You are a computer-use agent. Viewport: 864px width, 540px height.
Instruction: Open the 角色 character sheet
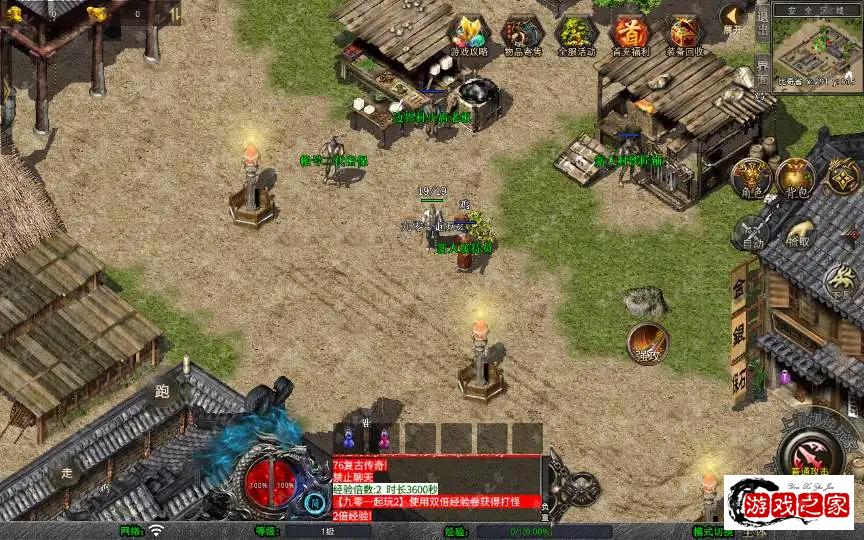pyautogui.click(x=751, y=176)
